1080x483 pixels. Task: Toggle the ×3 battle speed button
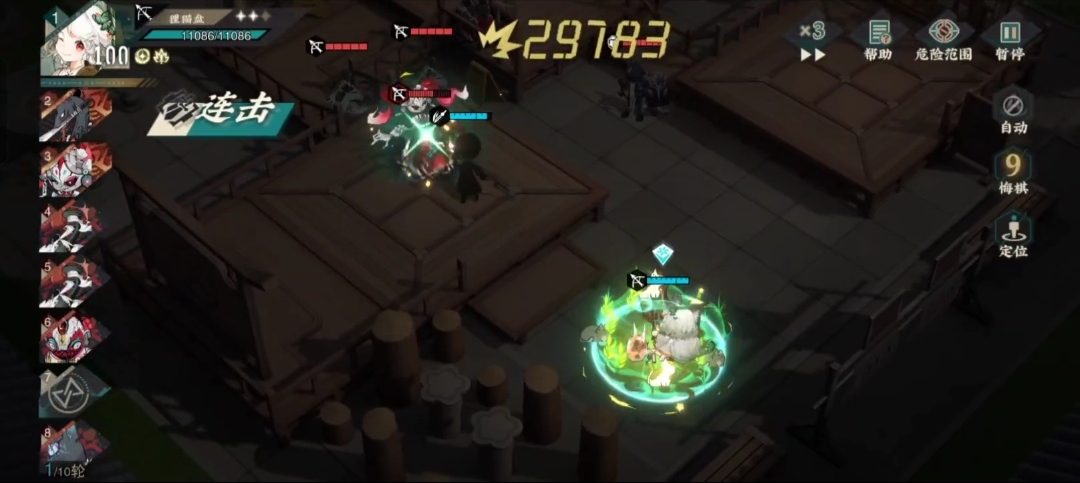[x=812, y=42]
